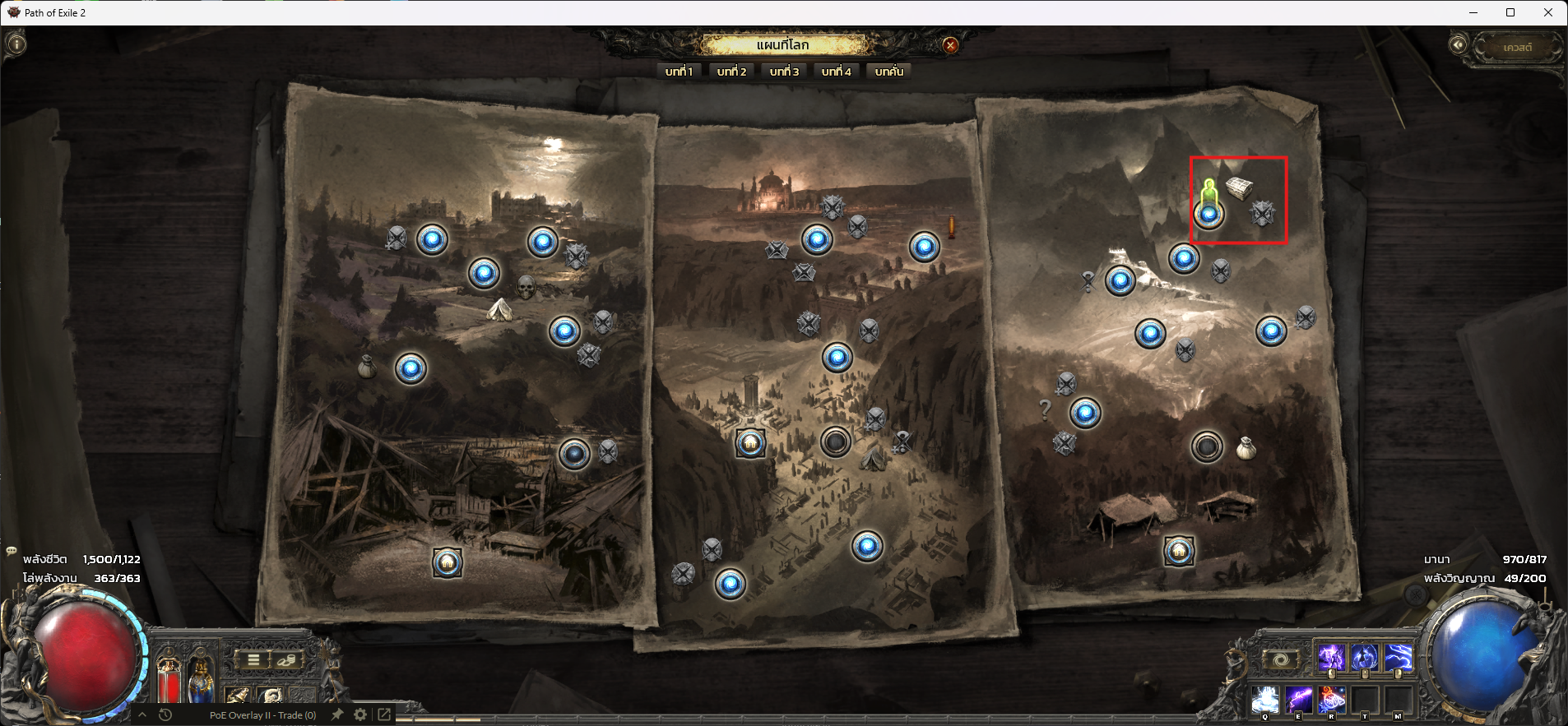The height and width of the screenshot is (726, 1568).
Task: Maximize the Path of Exile 2 window
Action: pos(1510,12)
